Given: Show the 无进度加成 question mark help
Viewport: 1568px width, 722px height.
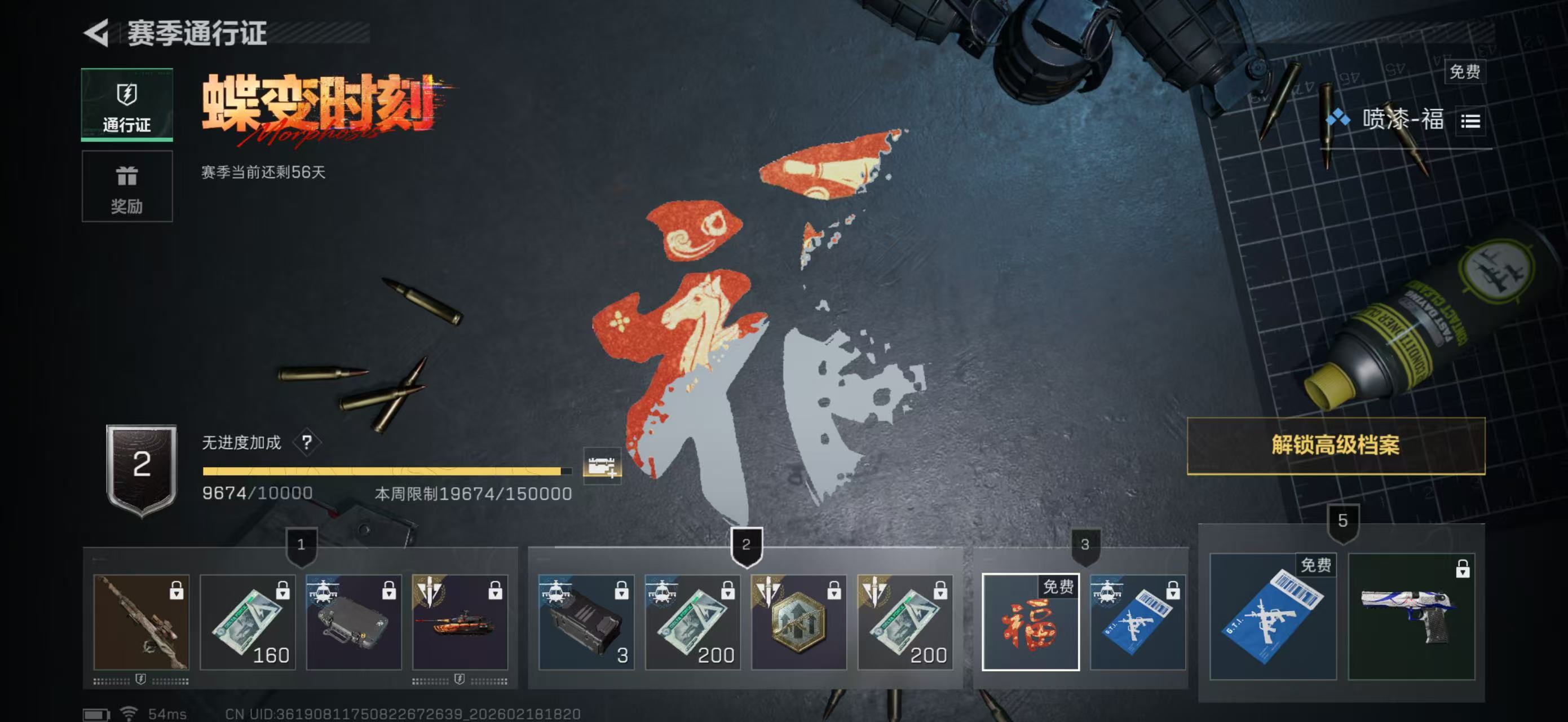Looking at the screenshot, I should pyautogui.click(x=307, y=442).
